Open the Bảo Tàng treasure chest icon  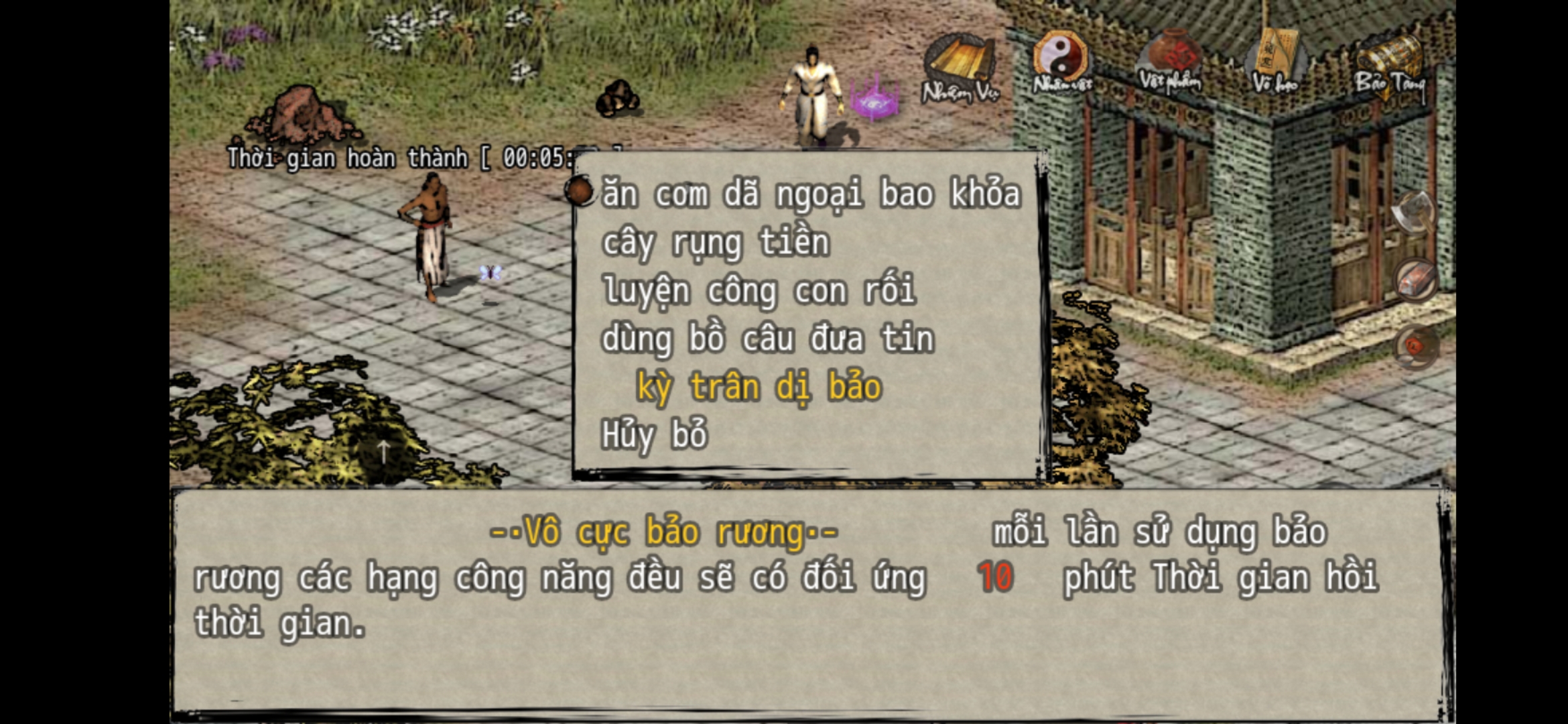tap(1390, 64)
